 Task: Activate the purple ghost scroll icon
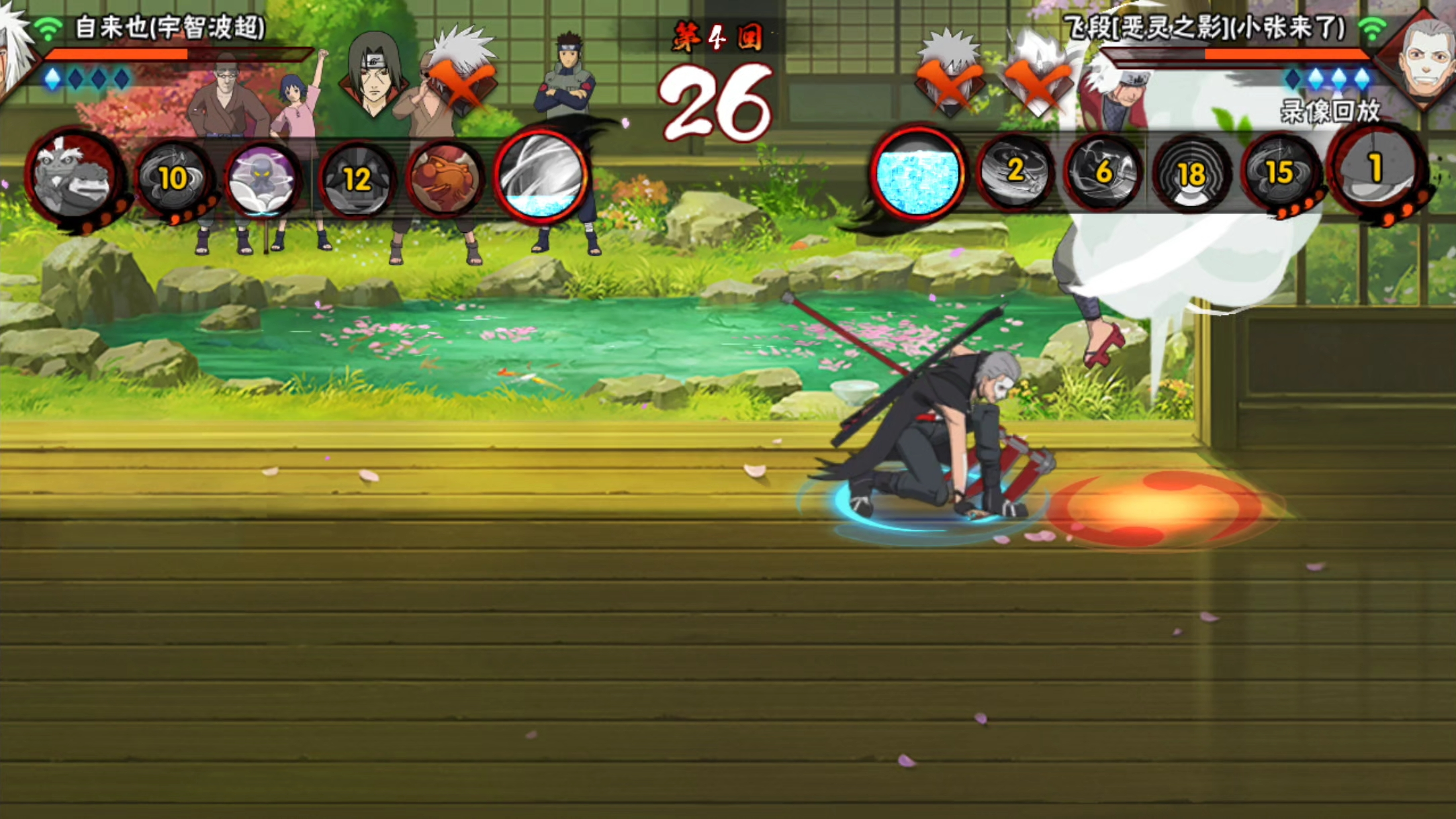[x=262, y=179]
